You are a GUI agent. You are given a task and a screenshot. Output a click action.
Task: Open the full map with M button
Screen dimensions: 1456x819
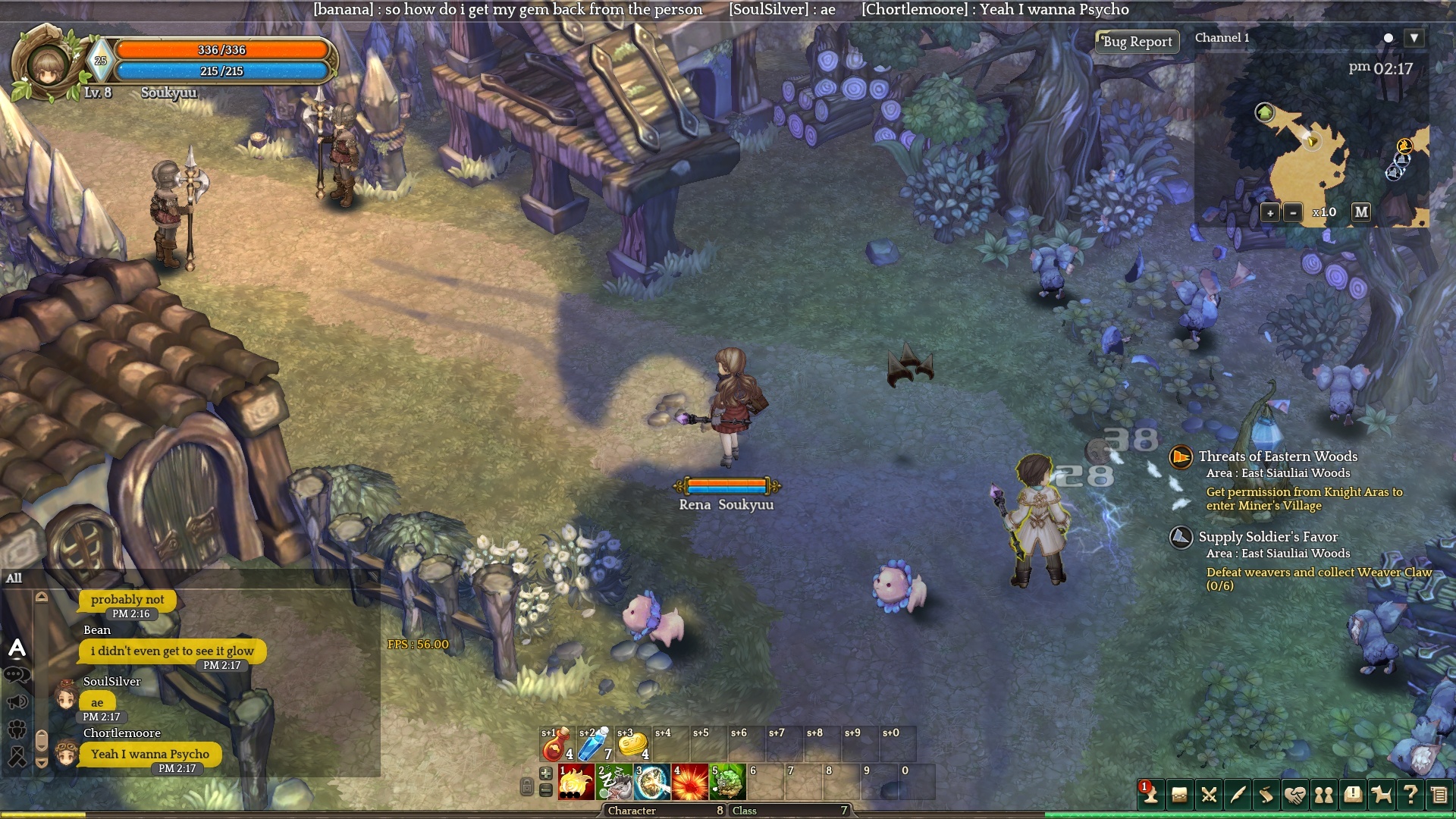click(1361, 212)
